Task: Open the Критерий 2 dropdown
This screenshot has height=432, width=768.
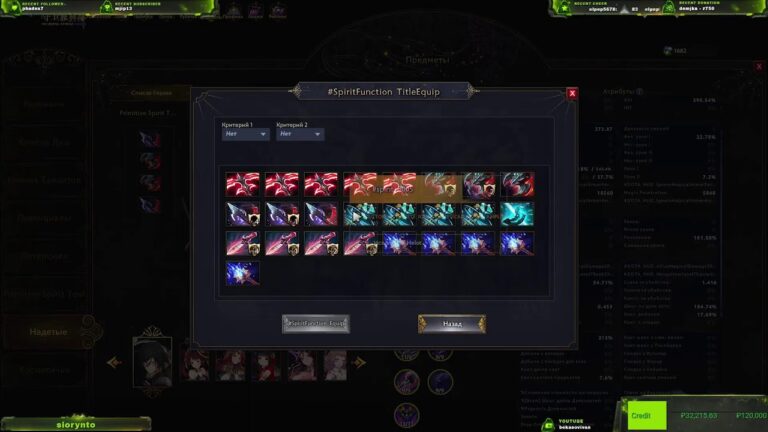Action: click(300, 133)
